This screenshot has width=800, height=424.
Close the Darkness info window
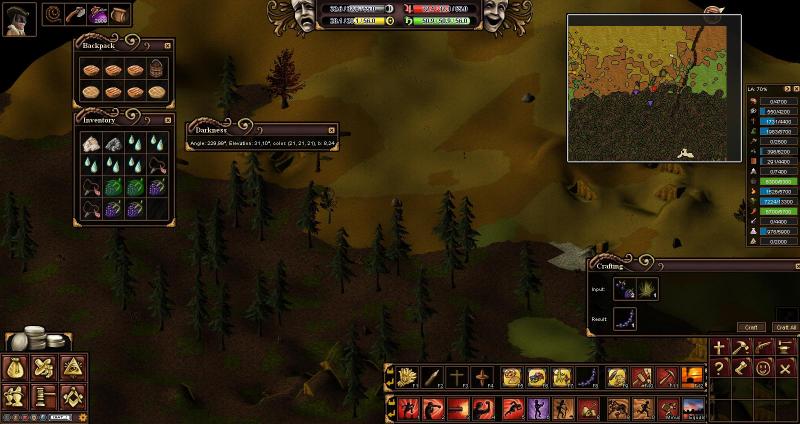[331, 129]
